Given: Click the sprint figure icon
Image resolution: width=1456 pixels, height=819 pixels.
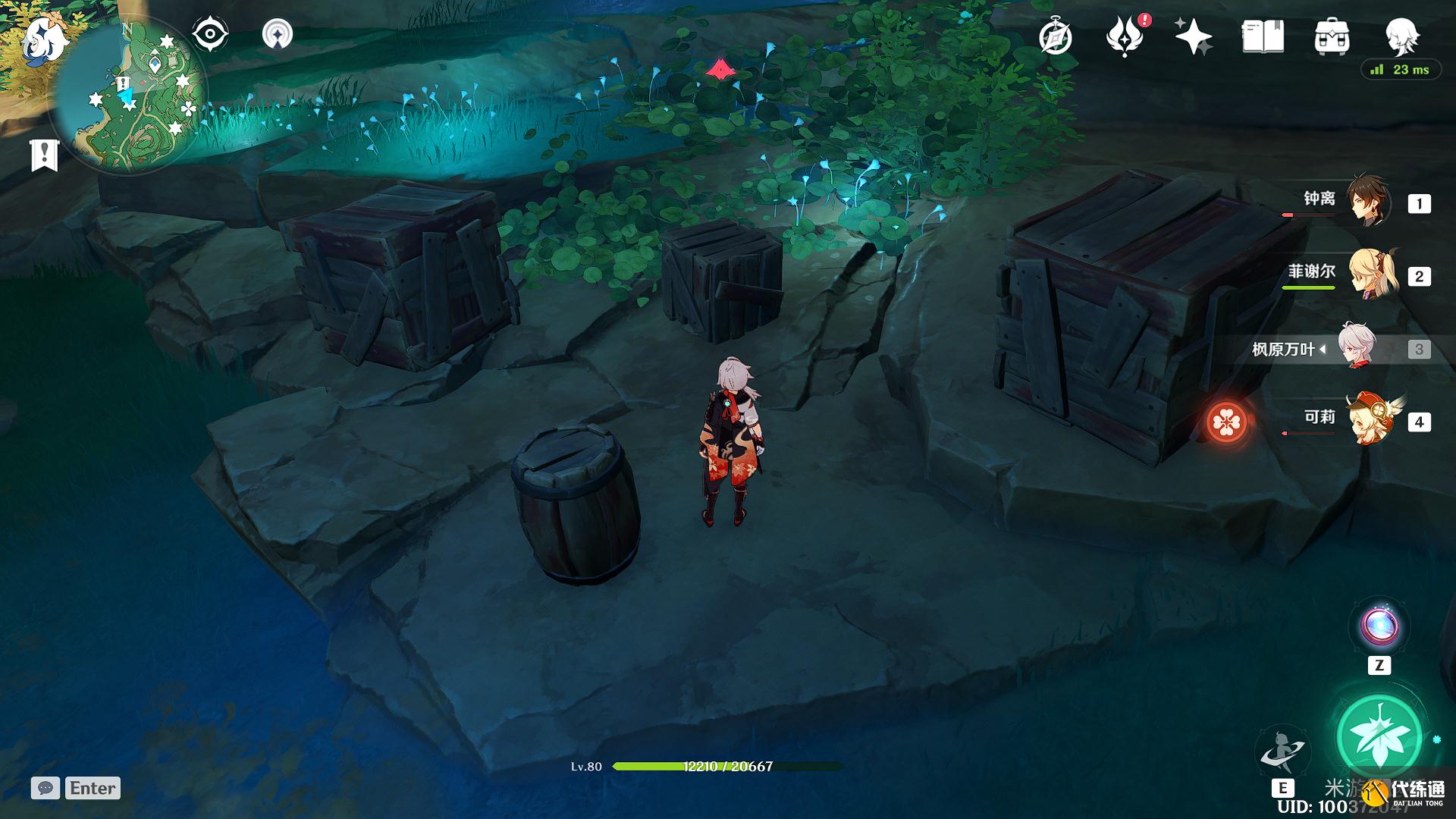Looking at the screenshot, I should coord(1282,749).
